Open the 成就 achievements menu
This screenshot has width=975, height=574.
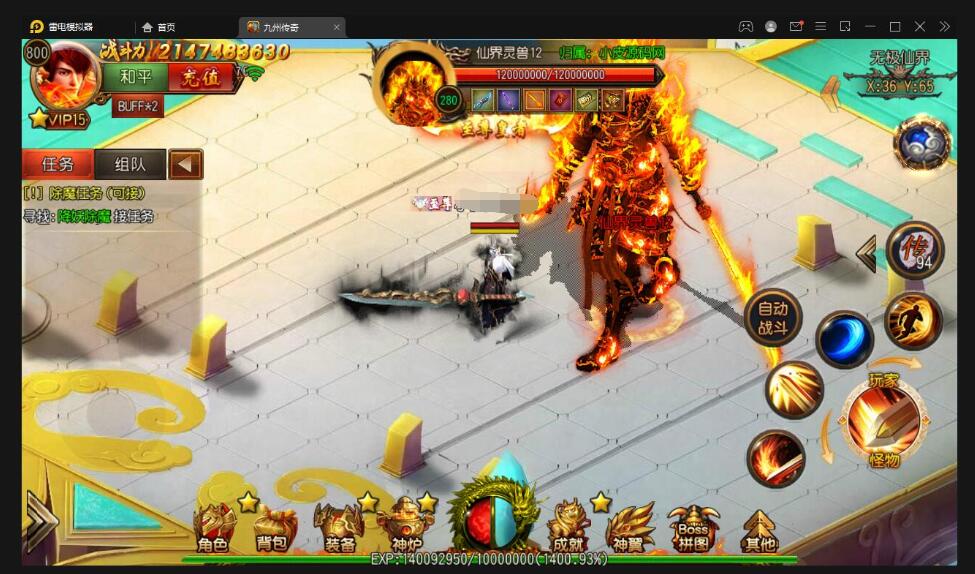[567, 529]
